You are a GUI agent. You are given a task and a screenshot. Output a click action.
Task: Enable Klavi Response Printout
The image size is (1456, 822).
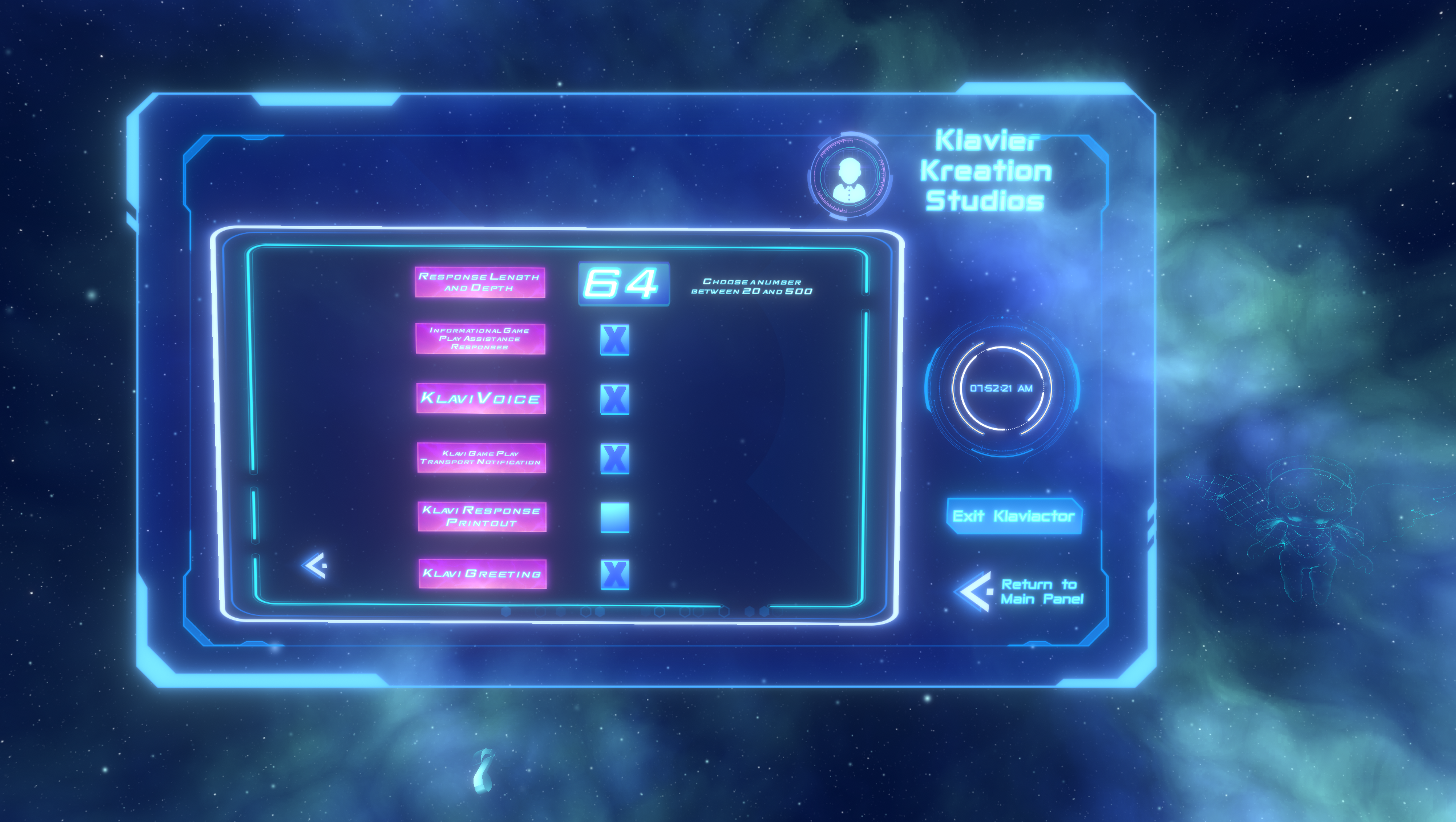615,517
